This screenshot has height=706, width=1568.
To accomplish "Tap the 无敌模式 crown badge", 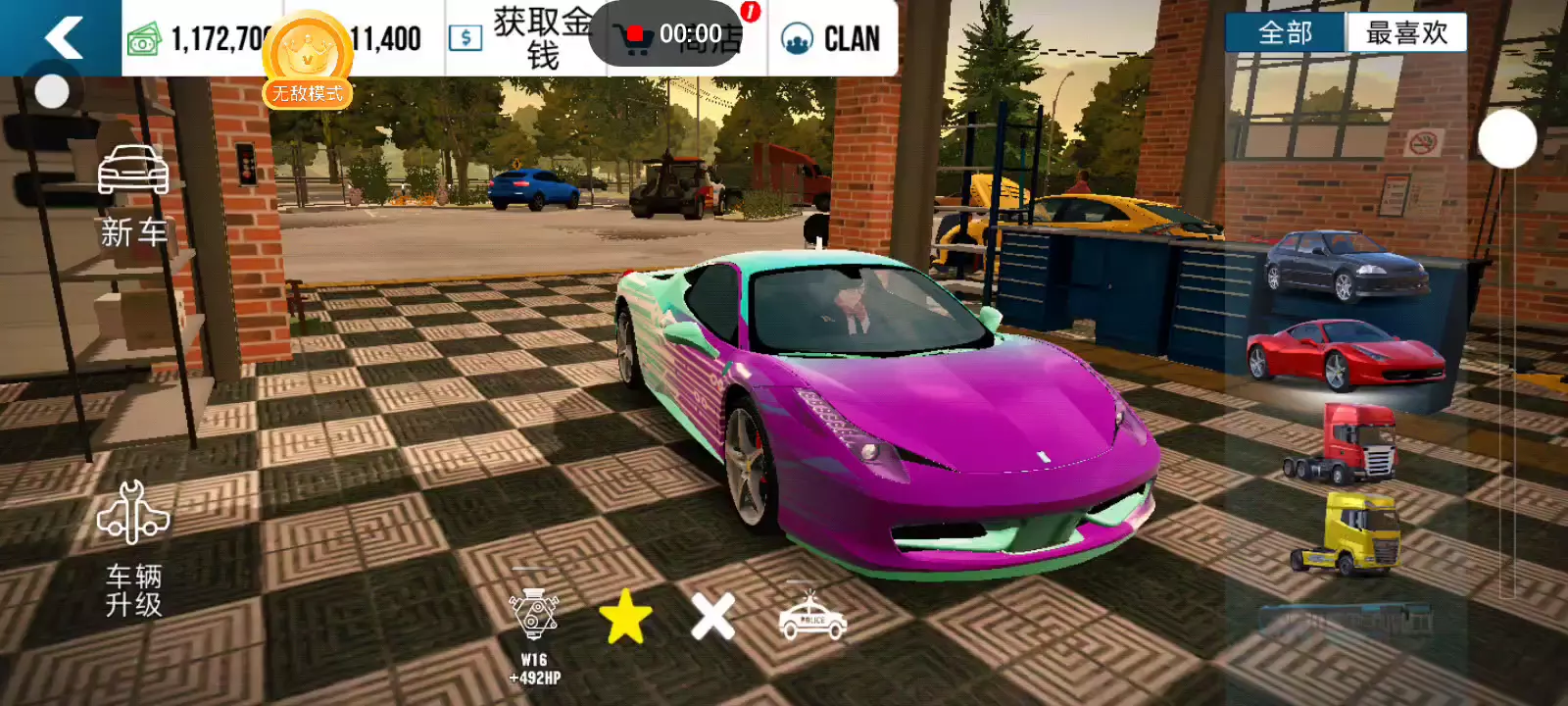I will pyautogui.click(x=308, y=61).
